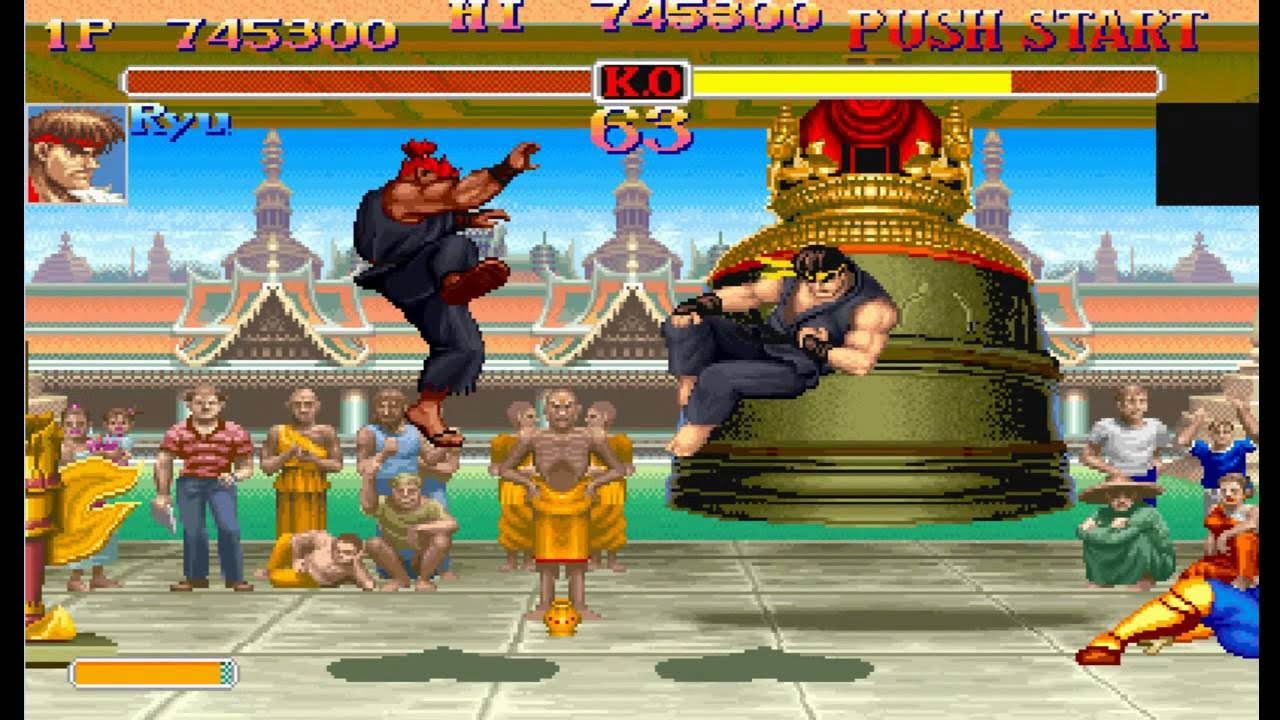This screenshot has height=720, width=1280.
Task: Click the round timer showing 63
Action: click(x=645, y=127)
